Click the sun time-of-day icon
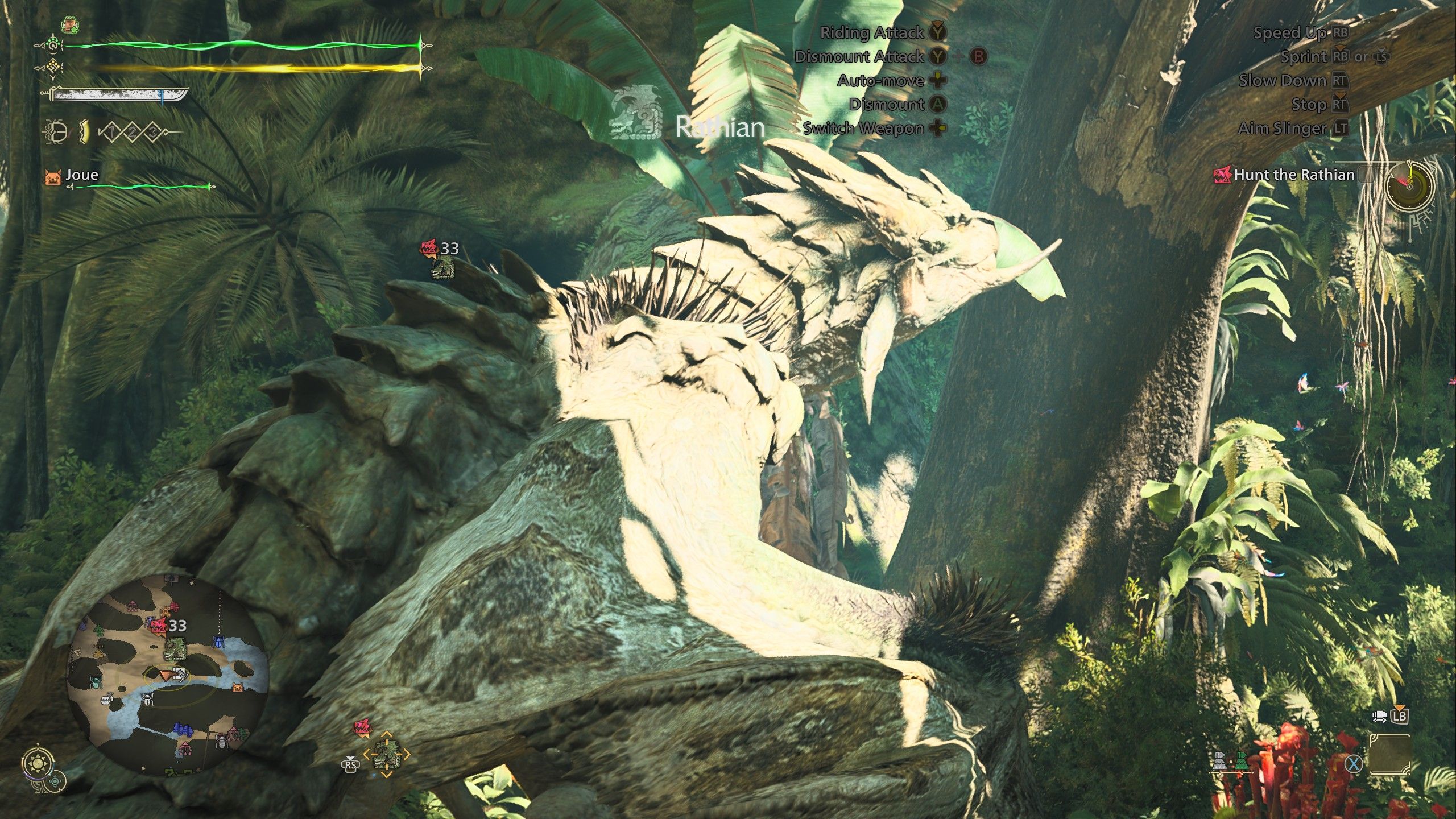 click(x=39, y=762)
